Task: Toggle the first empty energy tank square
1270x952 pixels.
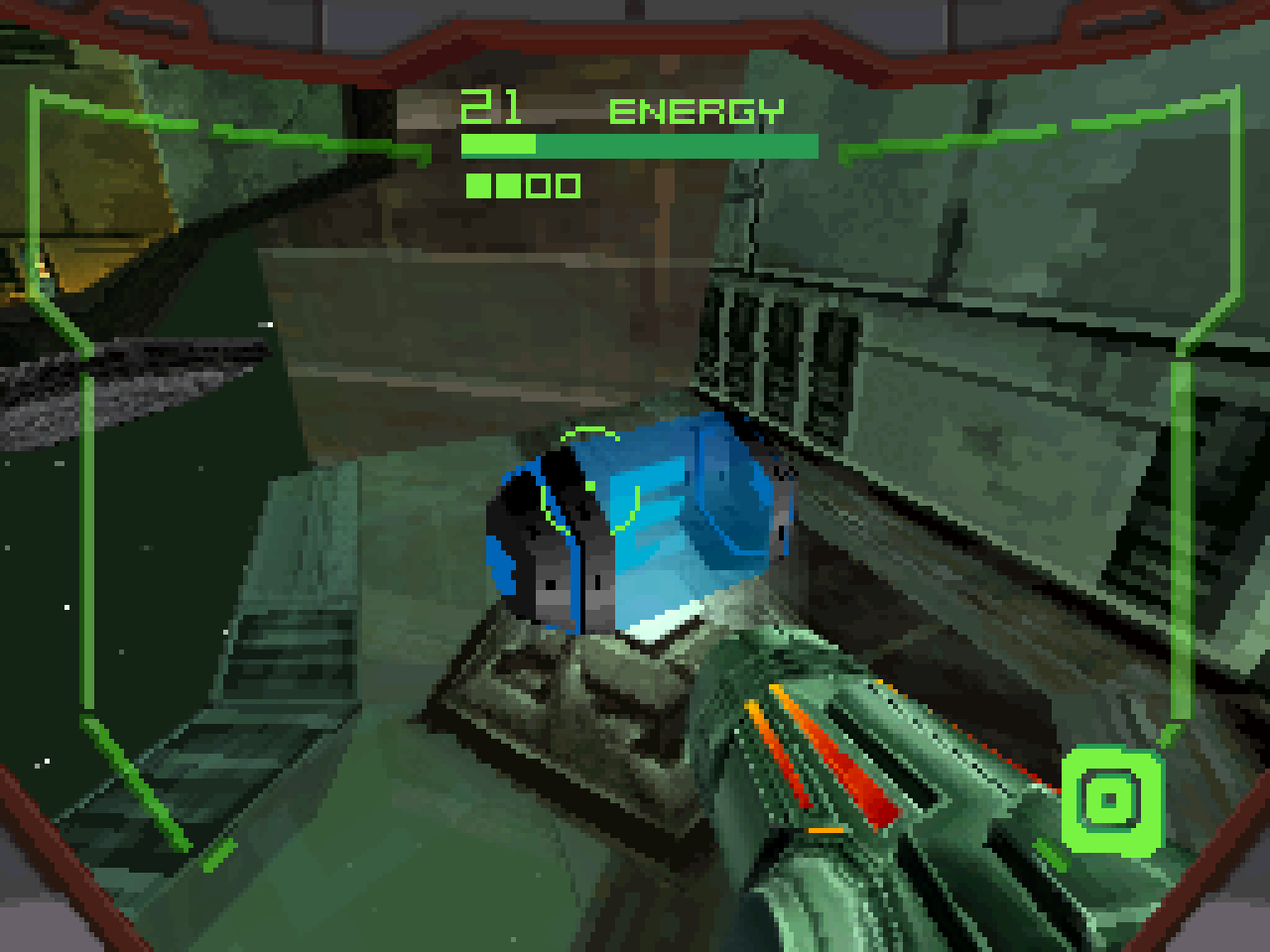Action: [536, 183]
